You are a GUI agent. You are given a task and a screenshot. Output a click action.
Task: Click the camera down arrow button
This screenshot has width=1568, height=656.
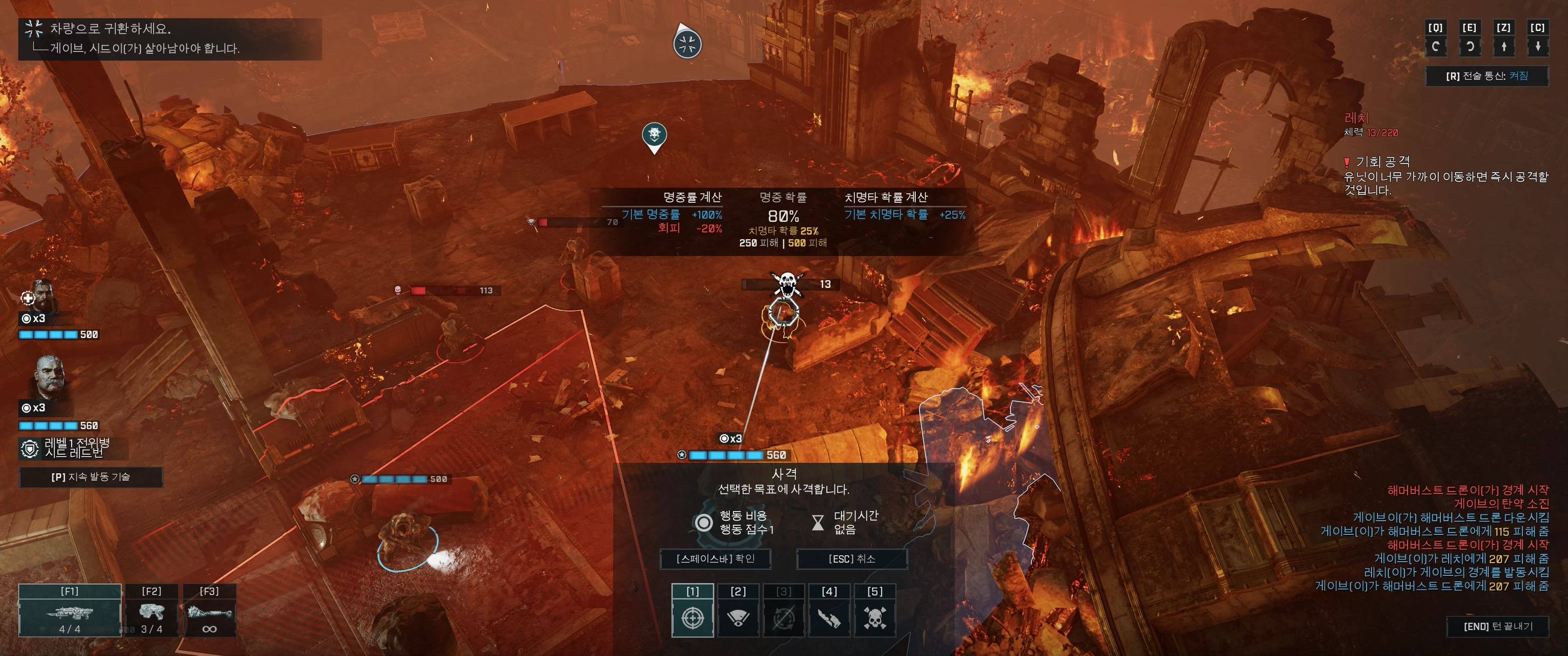tap(1538, 39)
